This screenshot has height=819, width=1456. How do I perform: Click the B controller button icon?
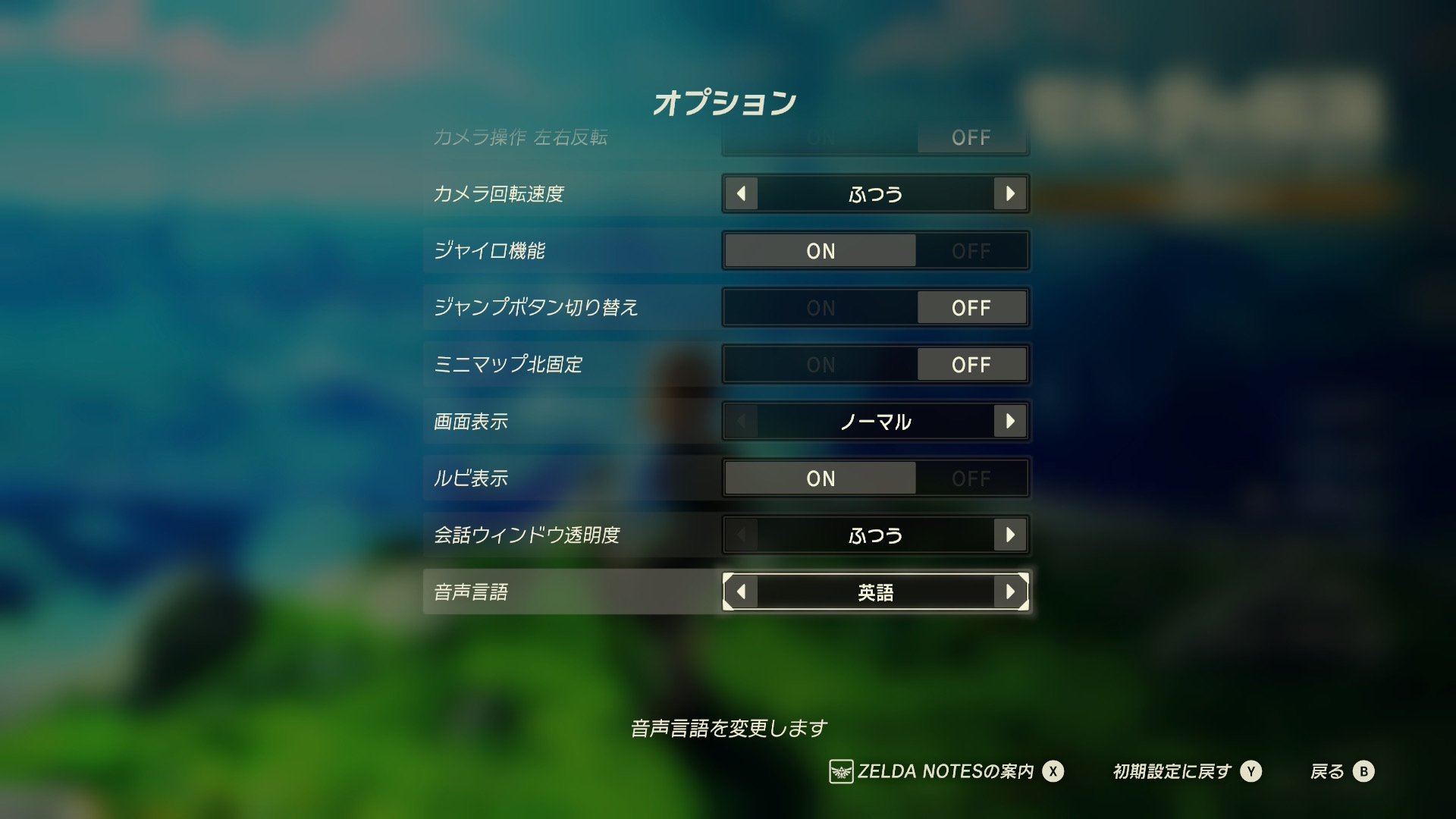point(1365,771)
